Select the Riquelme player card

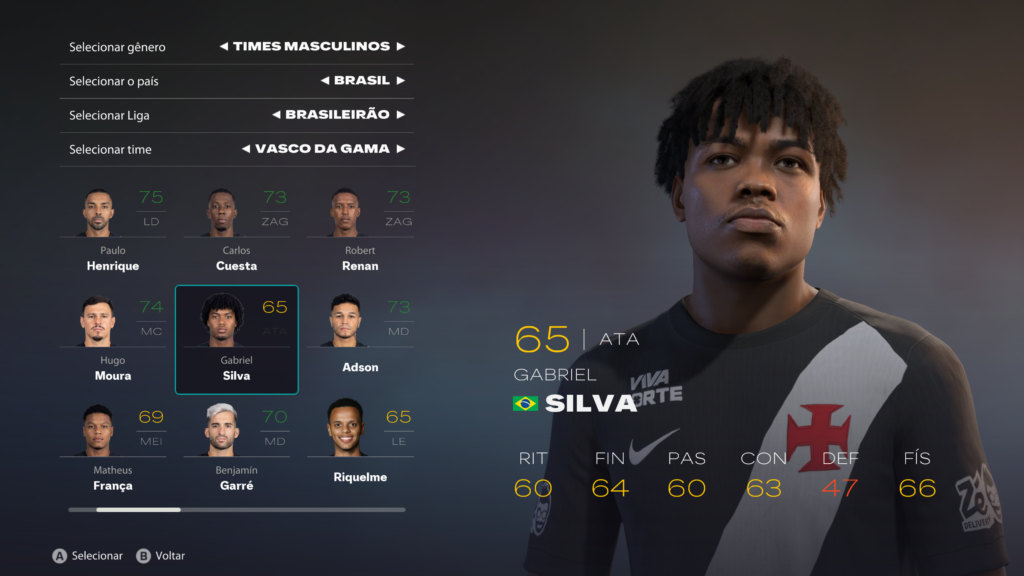click(359, 450)
